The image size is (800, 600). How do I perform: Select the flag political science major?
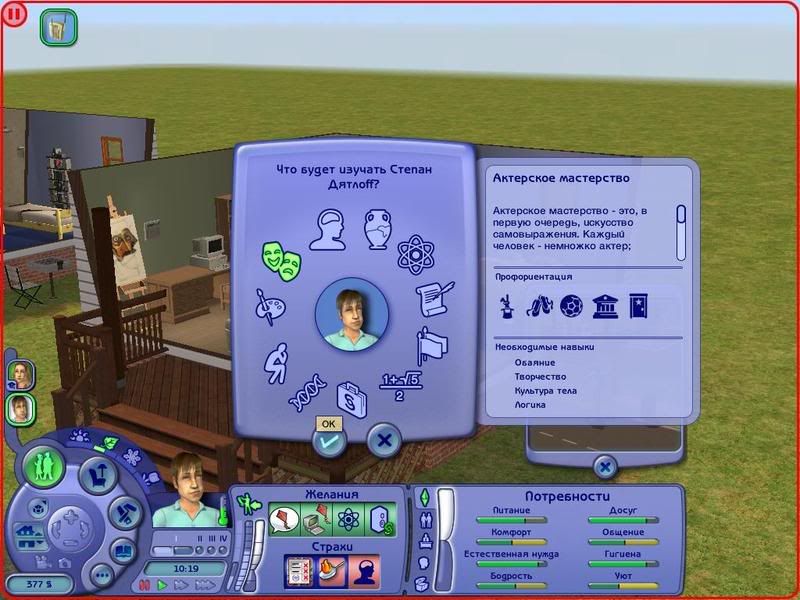(432, 345)
